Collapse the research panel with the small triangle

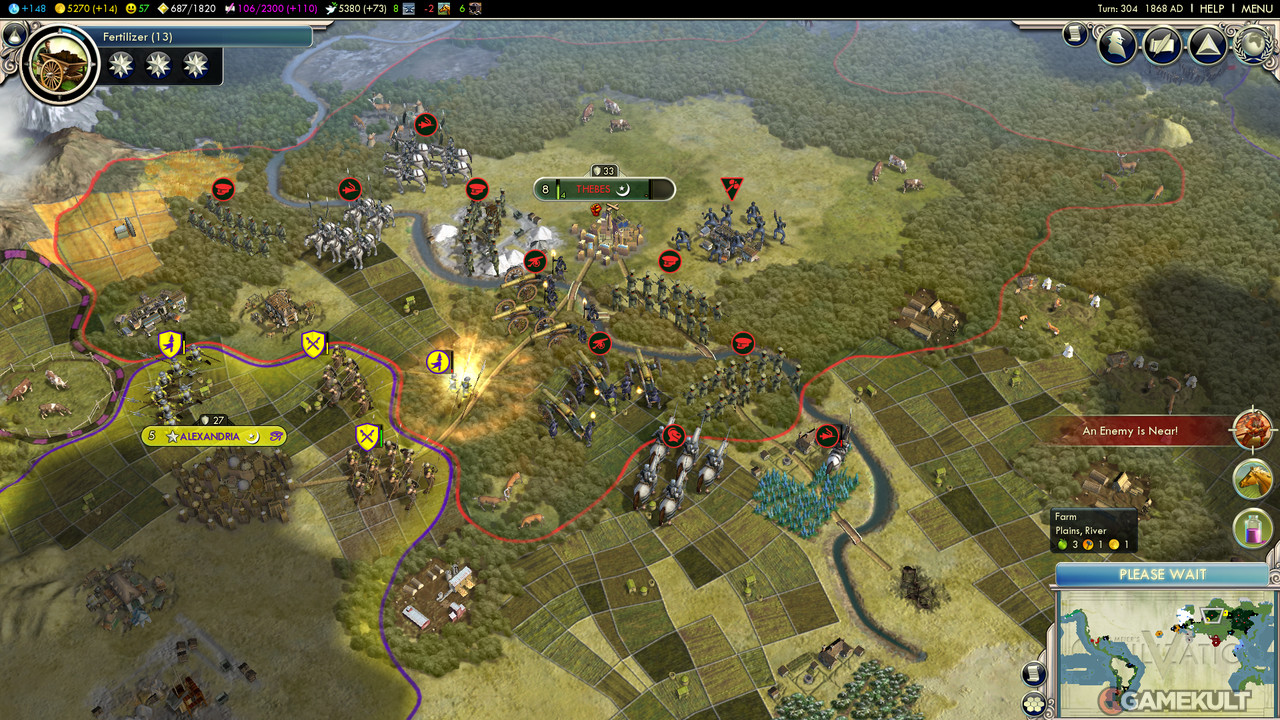point(14,36)
